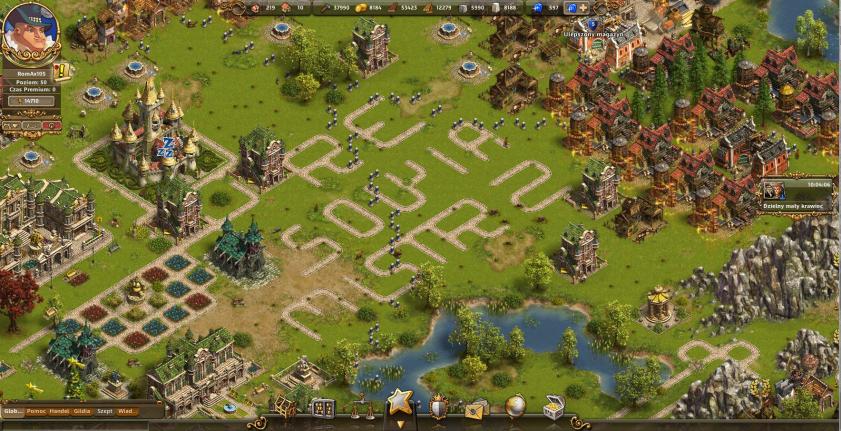Switch to the Pomoc chat tab

36,411
